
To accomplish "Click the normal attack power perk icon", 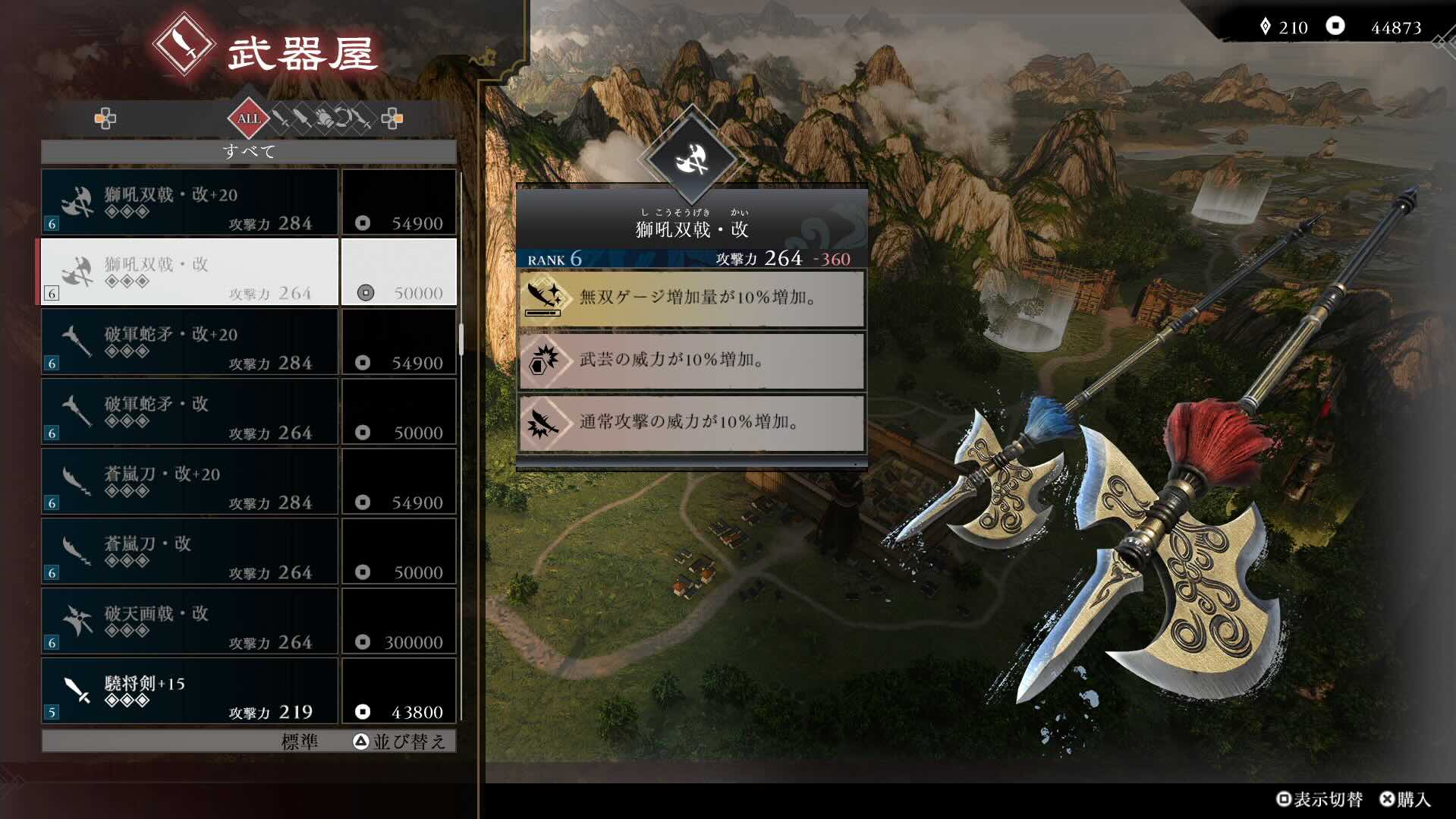I will click(543, 423).
